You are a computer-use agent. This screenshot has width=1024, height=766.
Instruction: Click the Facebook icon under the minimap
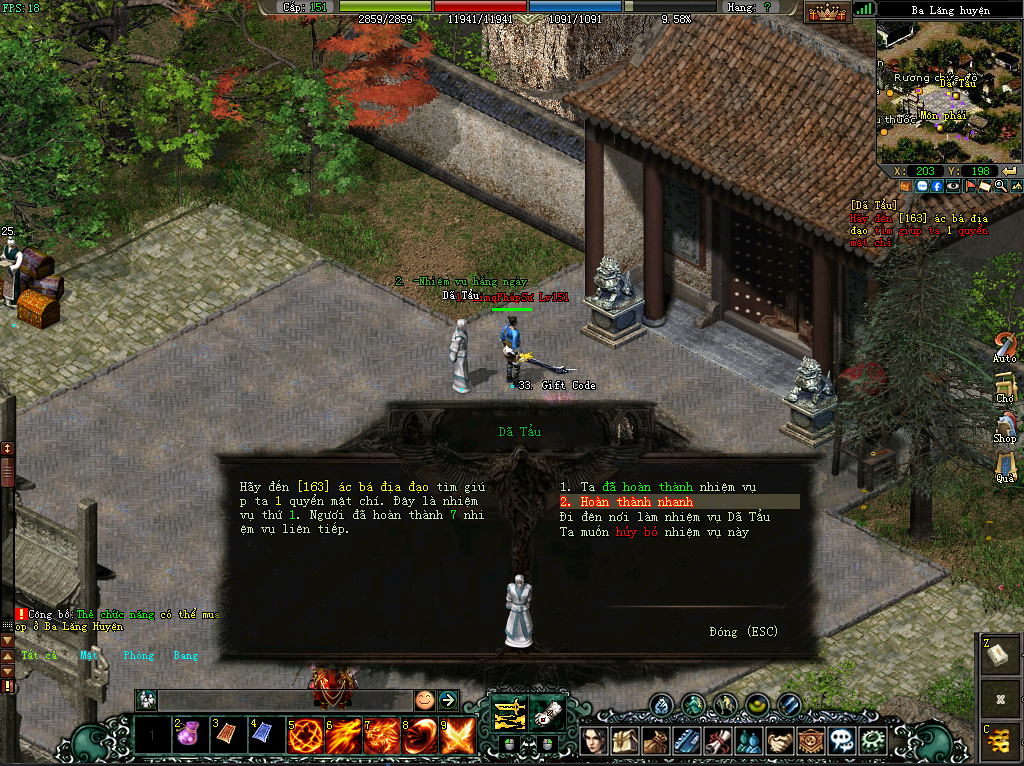(937, 186)
